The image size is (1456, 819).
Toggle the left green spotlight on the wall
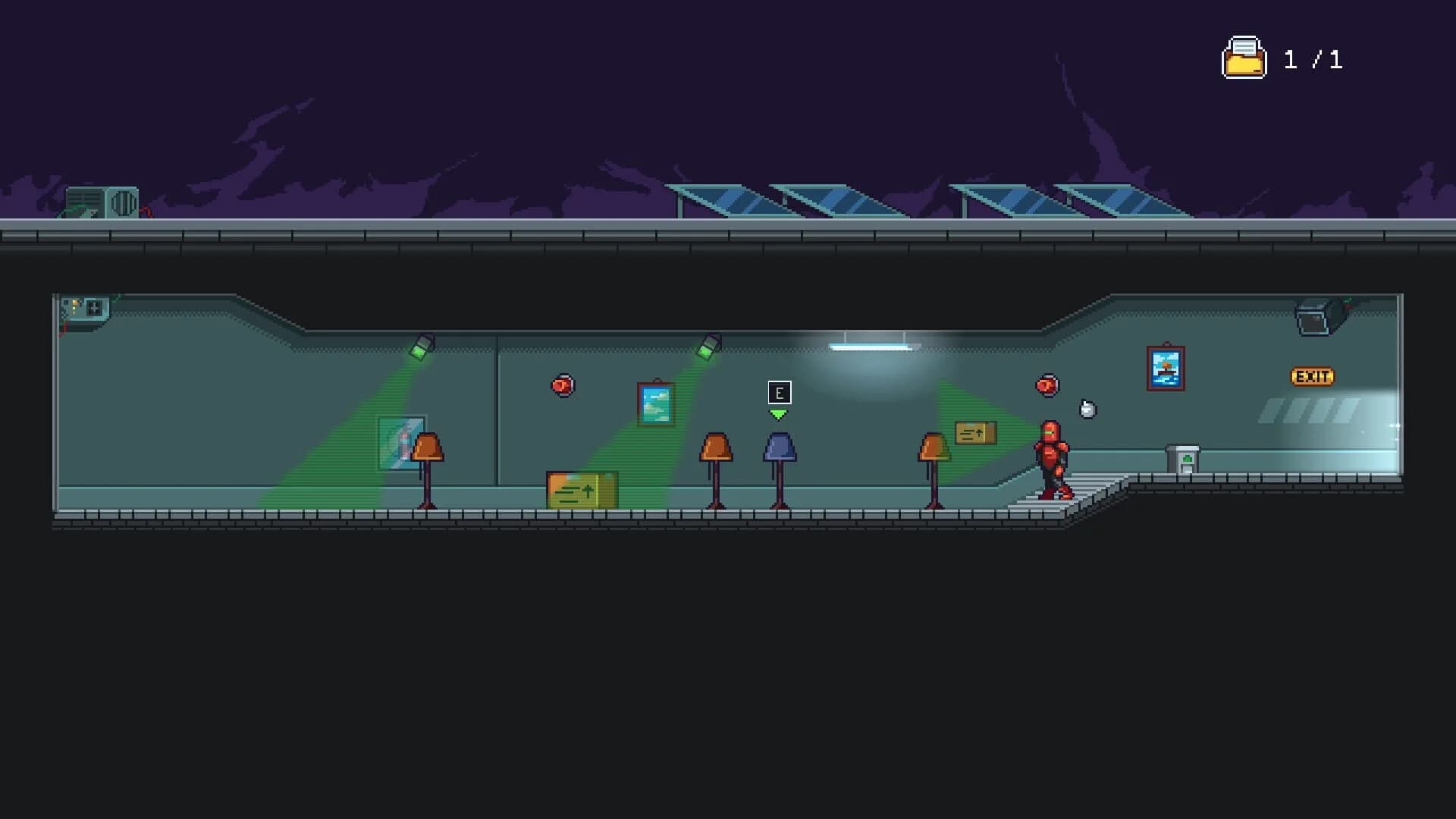[422, 344]
